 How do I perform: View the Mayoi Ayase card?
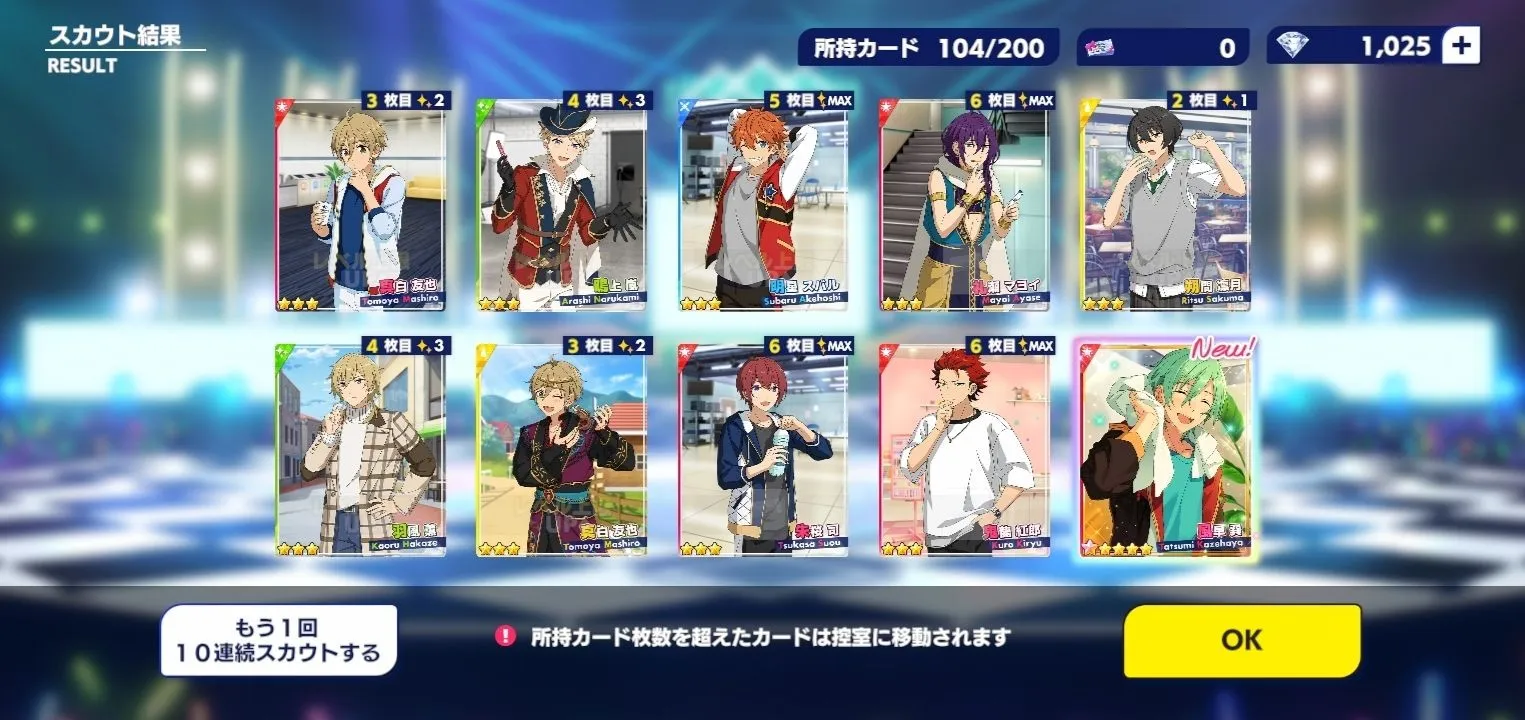click(x=966, y=205)
